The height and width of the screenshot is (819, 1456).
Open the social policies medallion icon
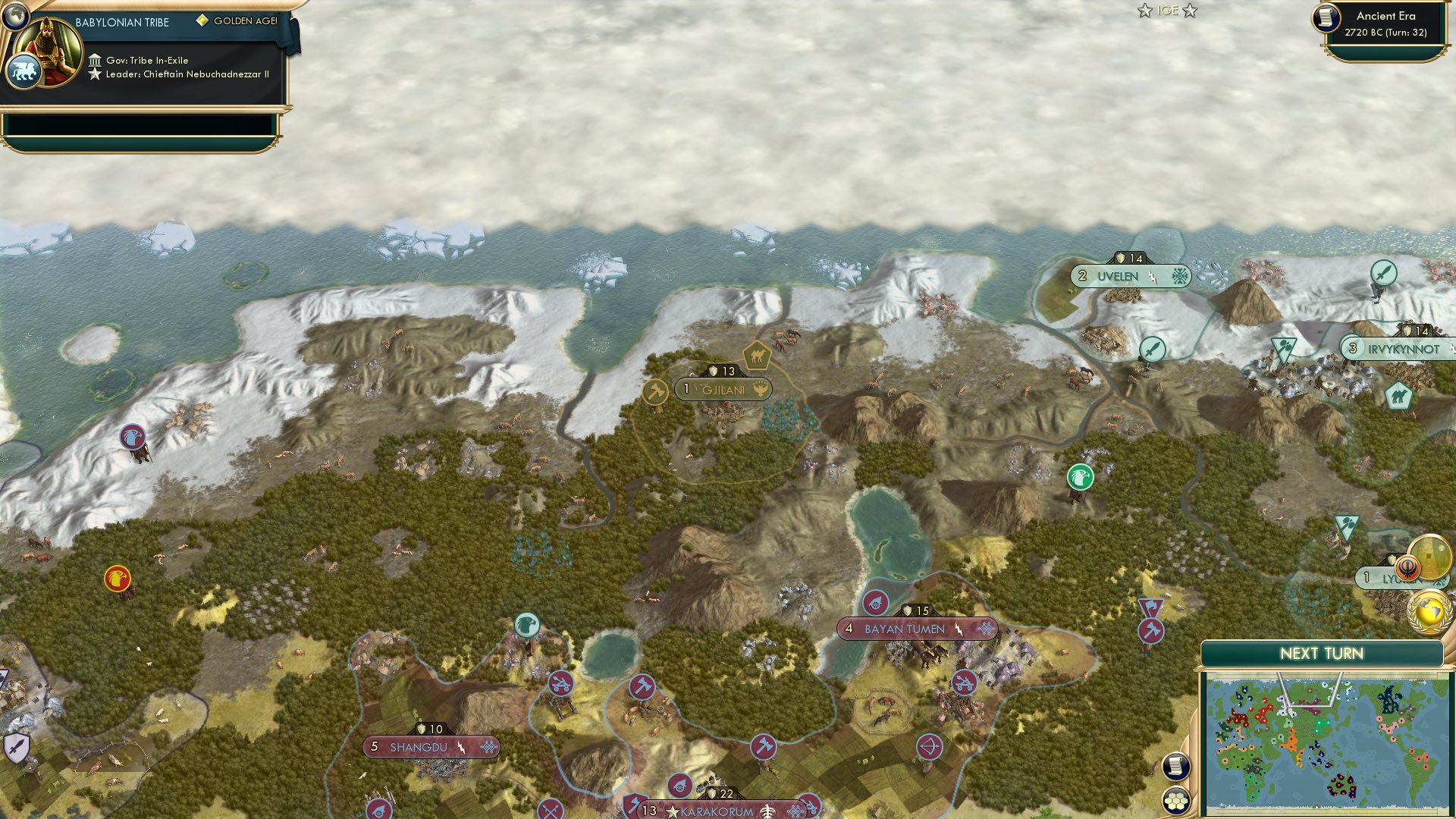click(1430, 557)
